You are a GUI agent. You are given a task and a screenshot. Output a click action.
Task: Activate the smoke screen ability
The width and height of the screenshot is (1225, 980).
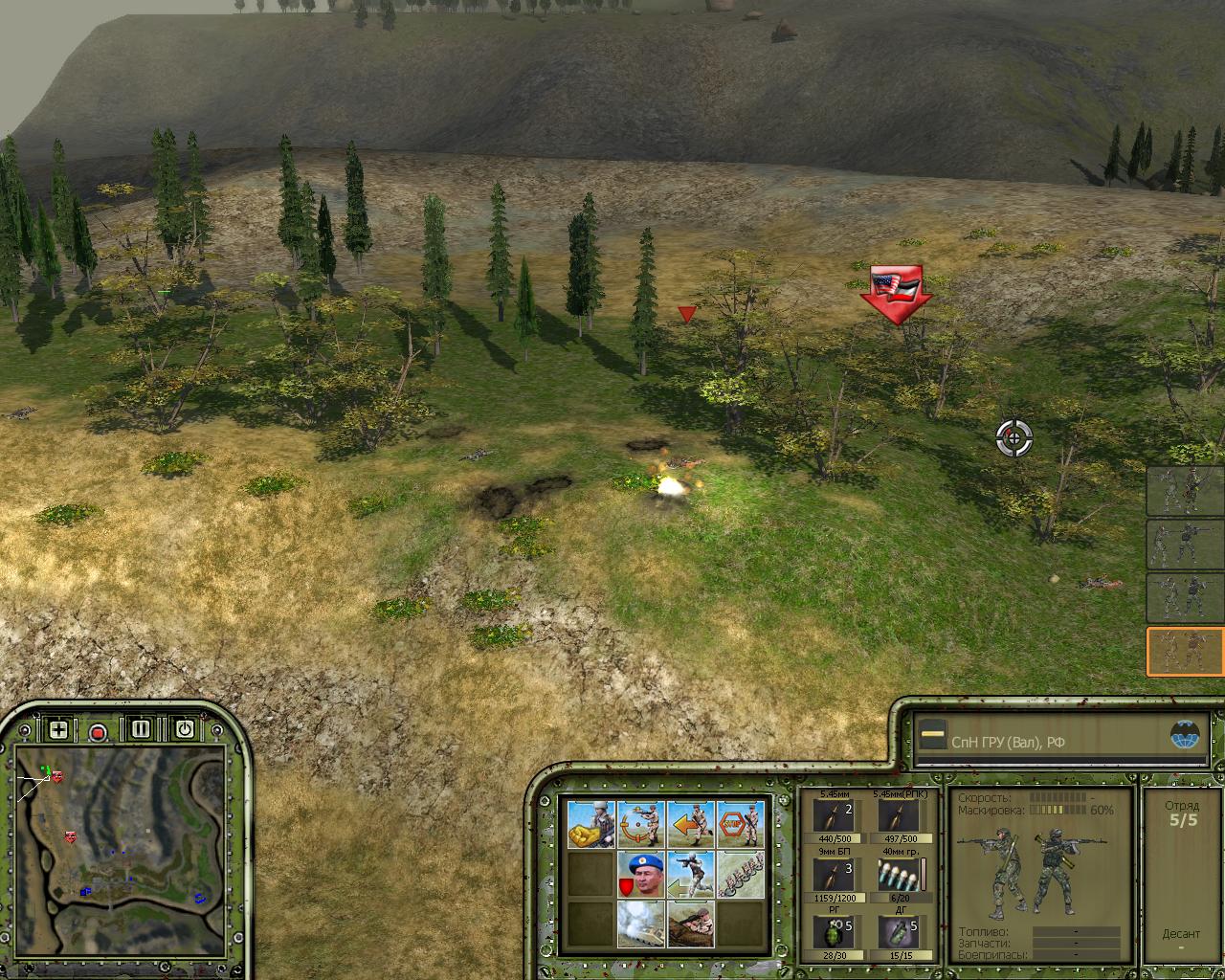pos(640,924)
